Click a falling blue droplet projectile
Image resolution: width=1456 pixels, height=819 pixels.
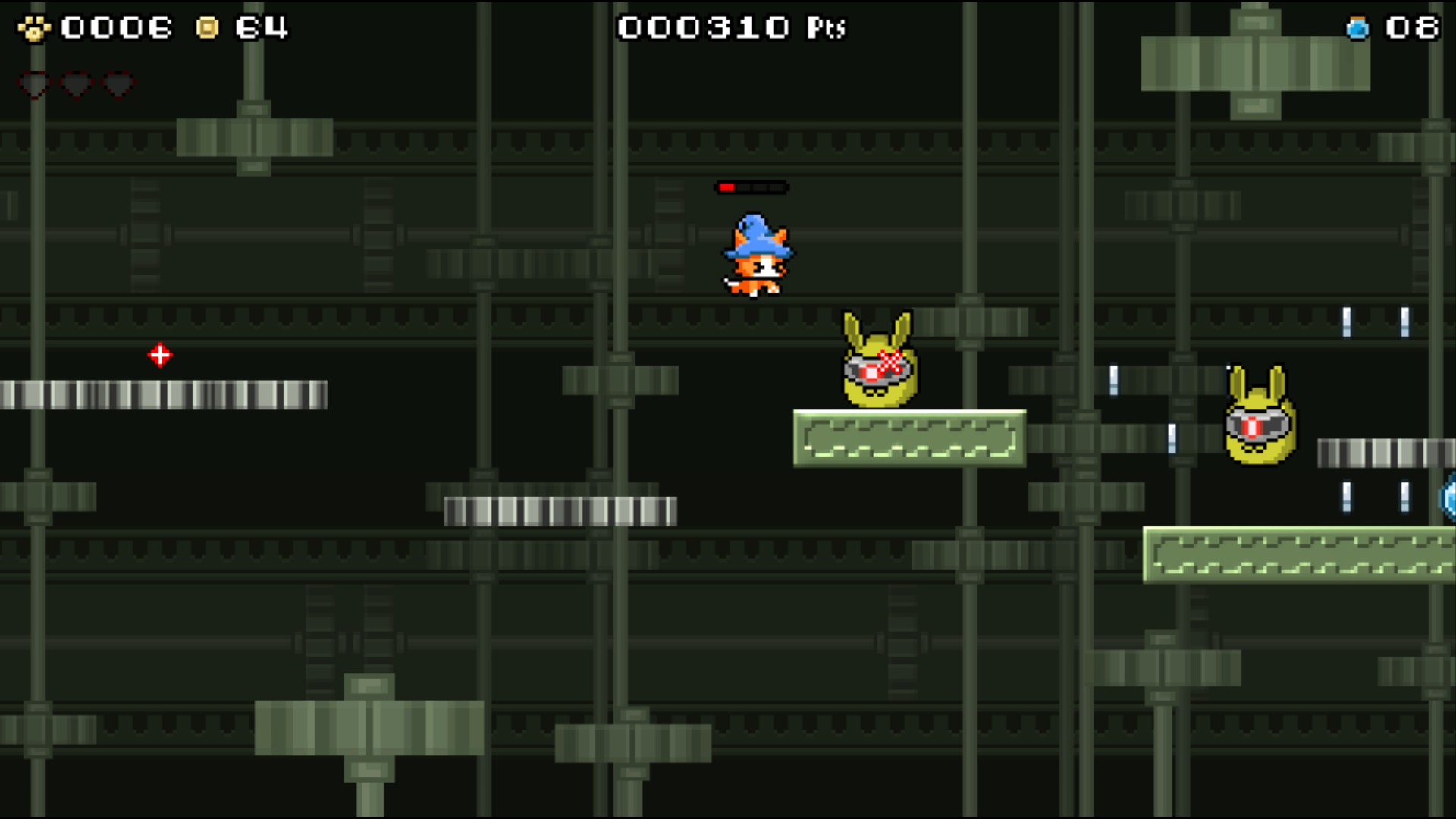(x=1115, y=378)
